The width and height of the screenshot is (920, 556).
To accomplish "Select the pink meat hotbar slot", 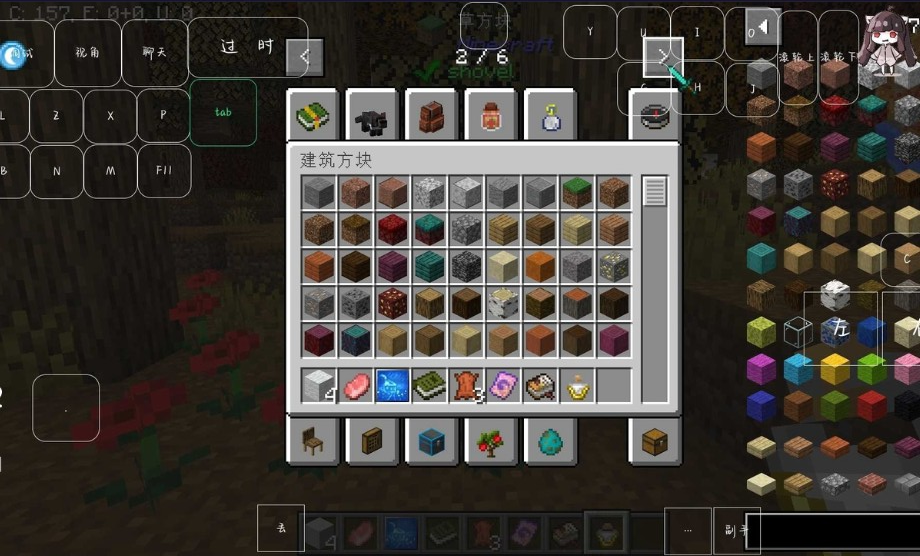I will [355, 386].
